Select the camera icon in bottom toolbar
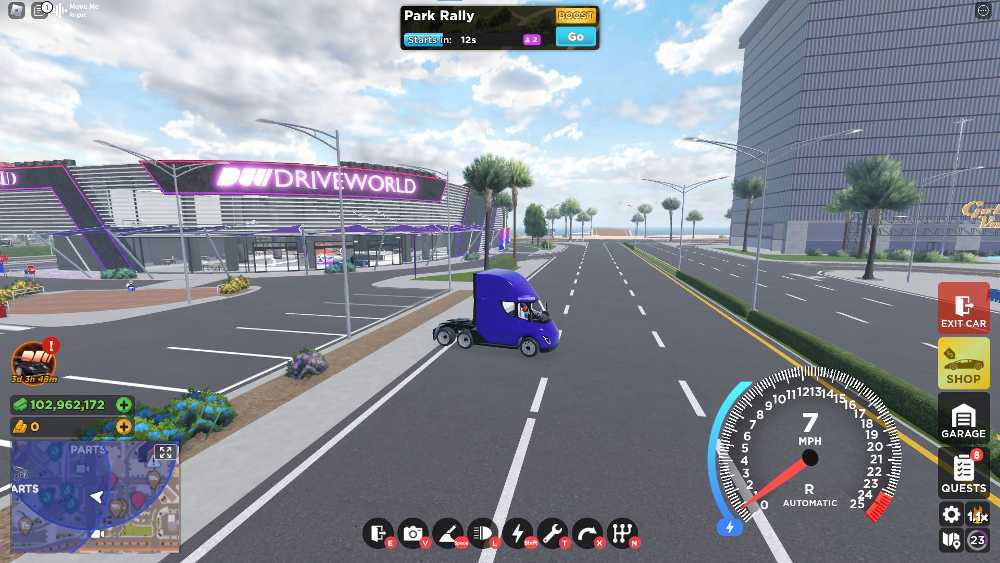1000x563 pixels. pos(412,533)
